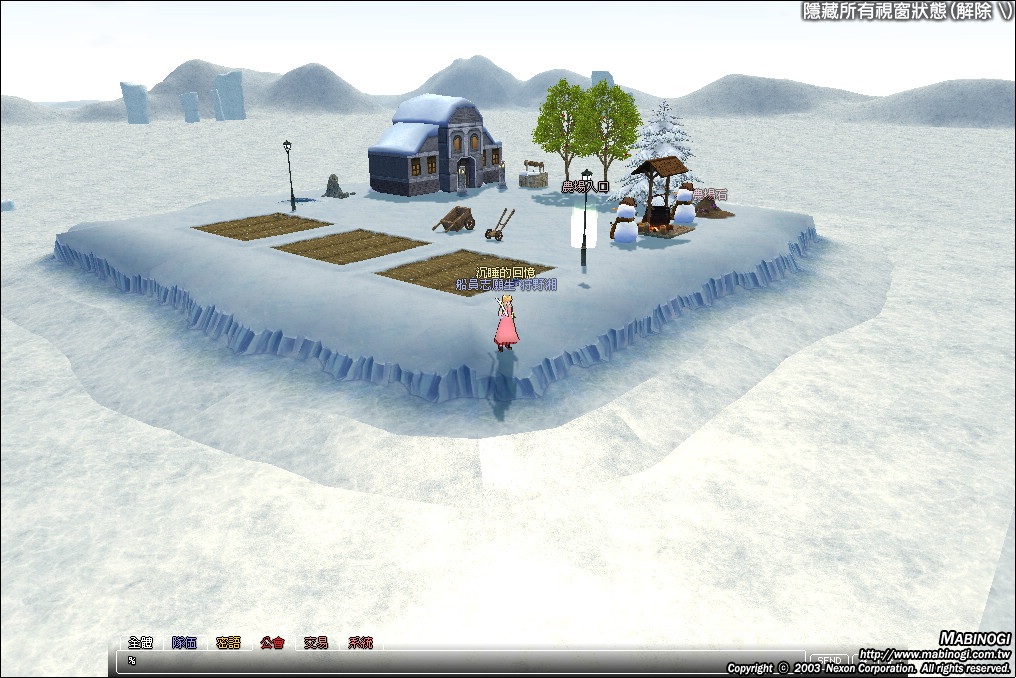Switch to the 全體 (All) chat tab
The width and height of the screenshot is (1016, 678).
(x=140, y=642)
